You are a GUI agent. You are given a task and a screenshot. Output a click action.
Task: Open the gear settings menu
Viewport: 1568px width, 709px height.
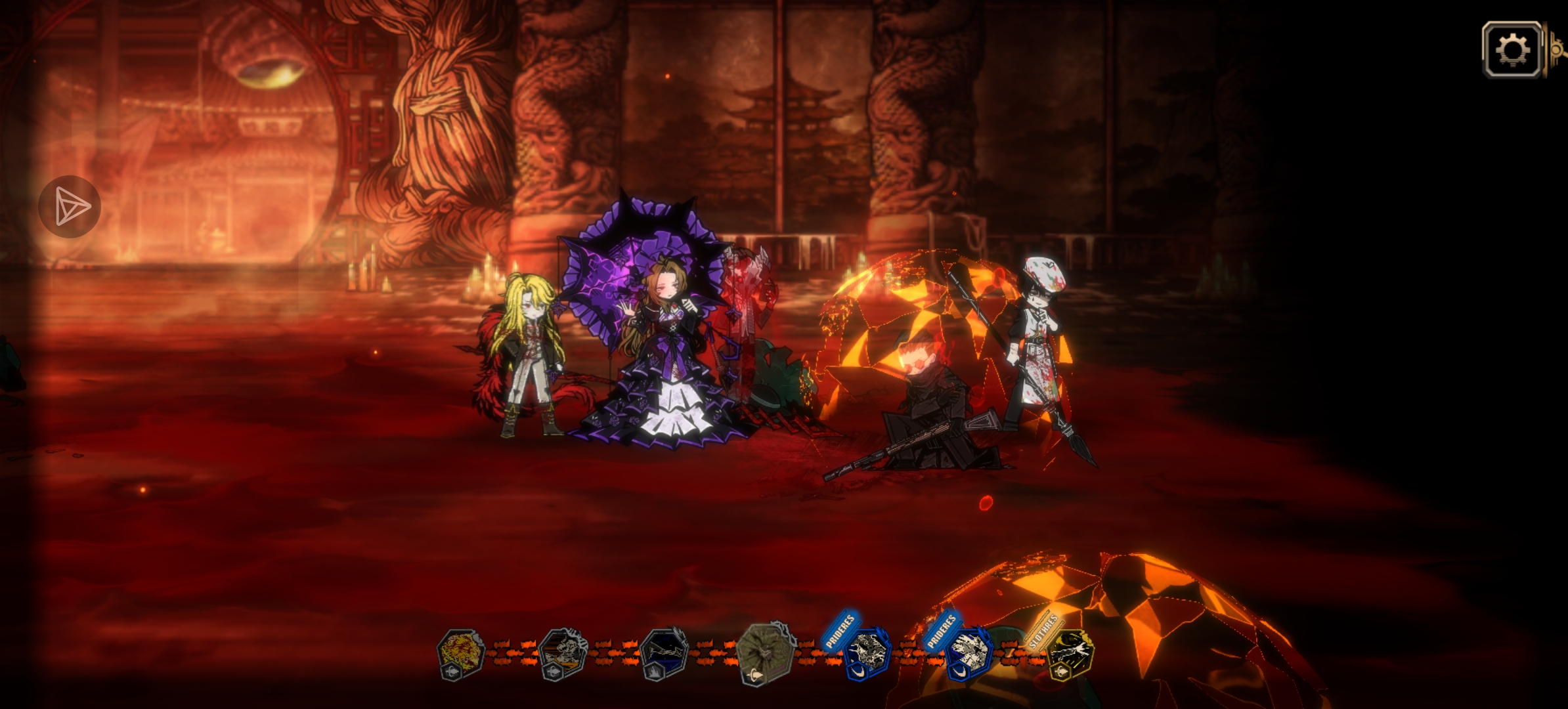(x=1512, y=50)
